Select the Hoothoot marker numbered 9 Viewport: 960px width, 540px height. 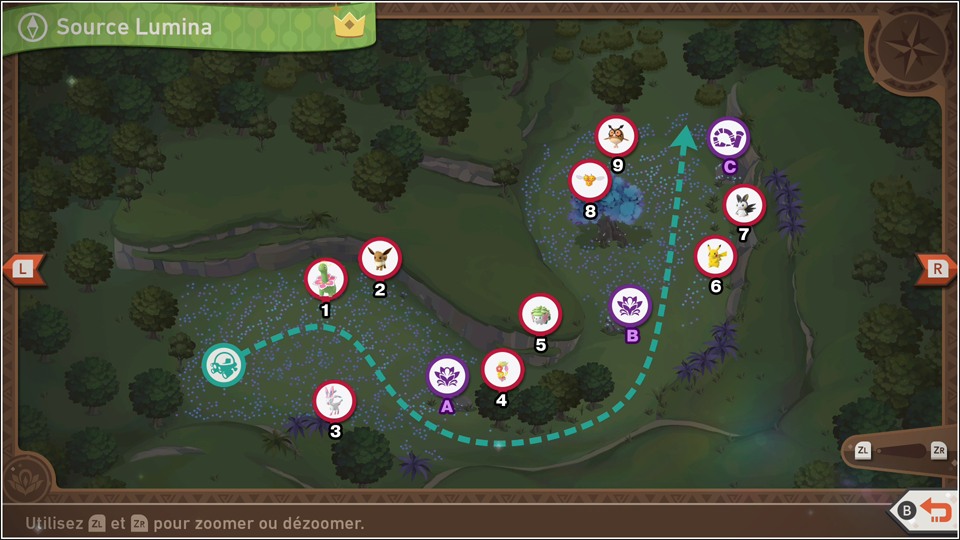[617, 136]
